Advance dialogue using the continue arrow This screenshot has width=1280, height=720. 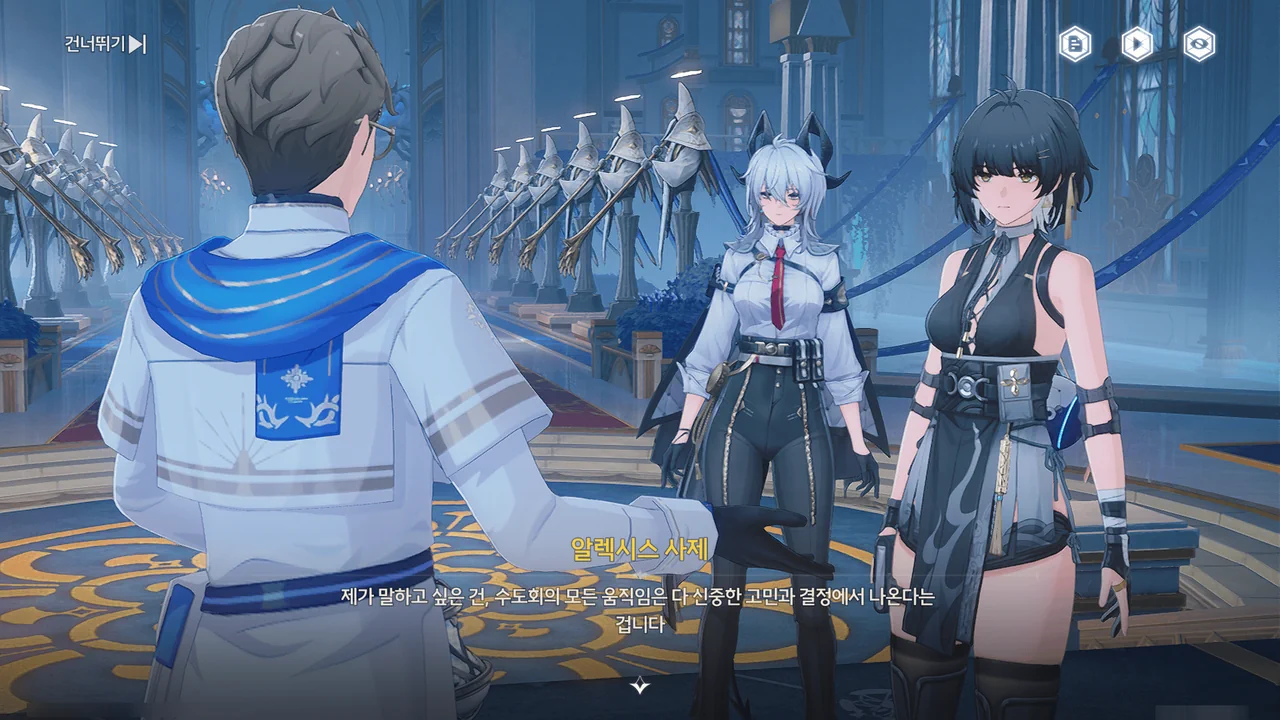pos(640,685)
